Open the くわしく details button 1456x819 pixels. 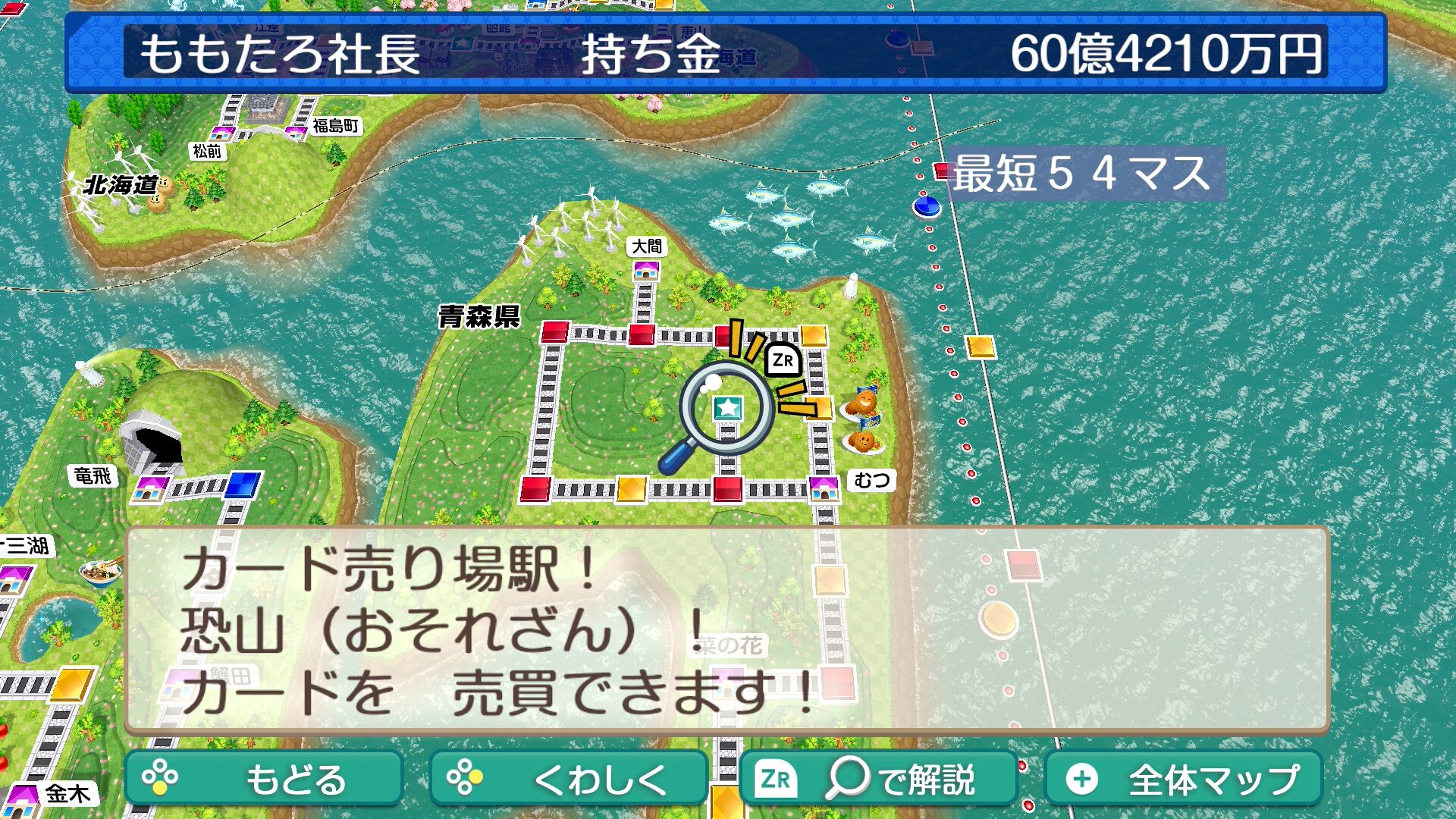(x=568, y=779)
